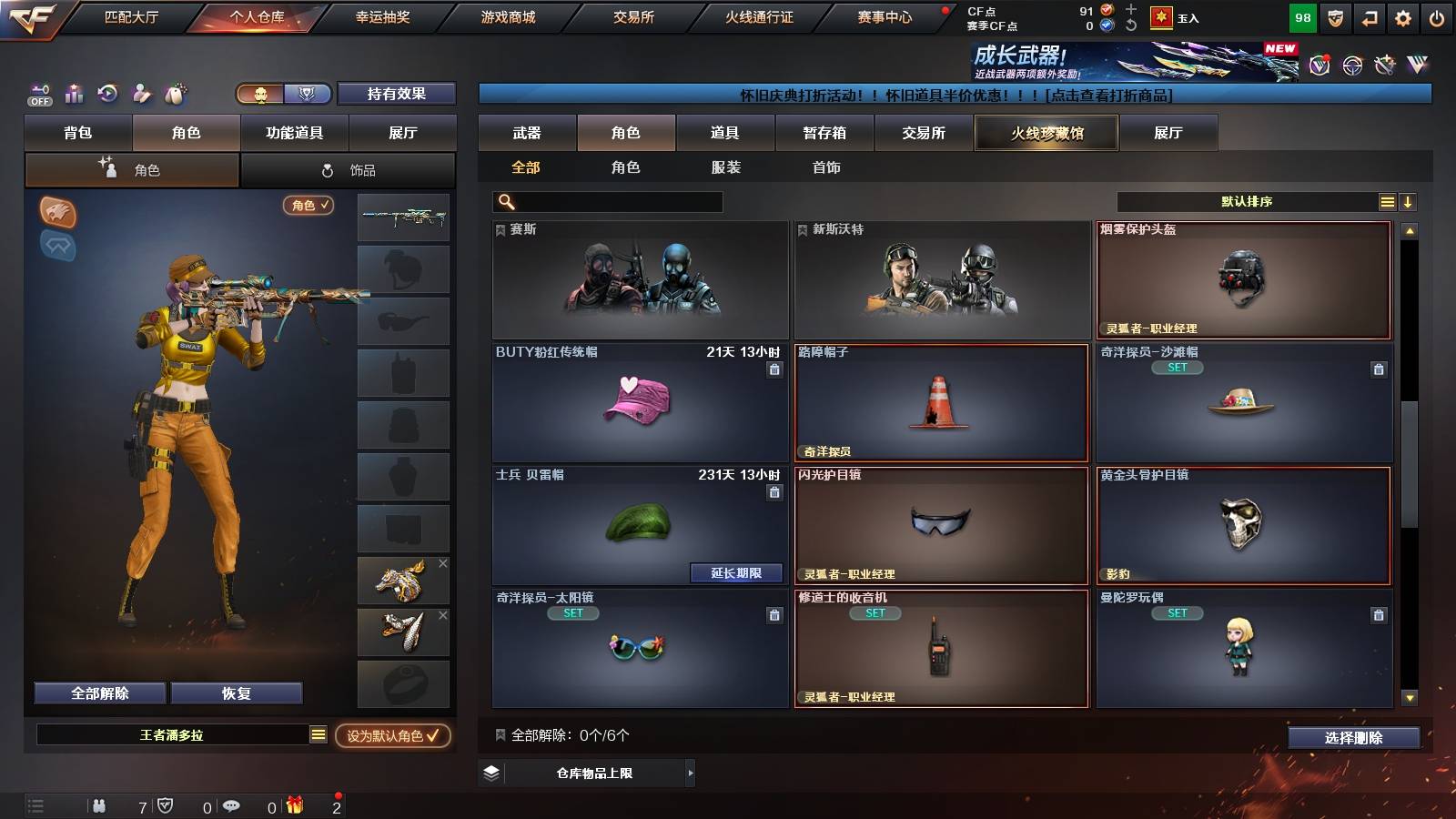The width and height of the screenshot is (1456, 819).
Task: Click 选择删除 to select items for deletion
Action: (1354, 737)
